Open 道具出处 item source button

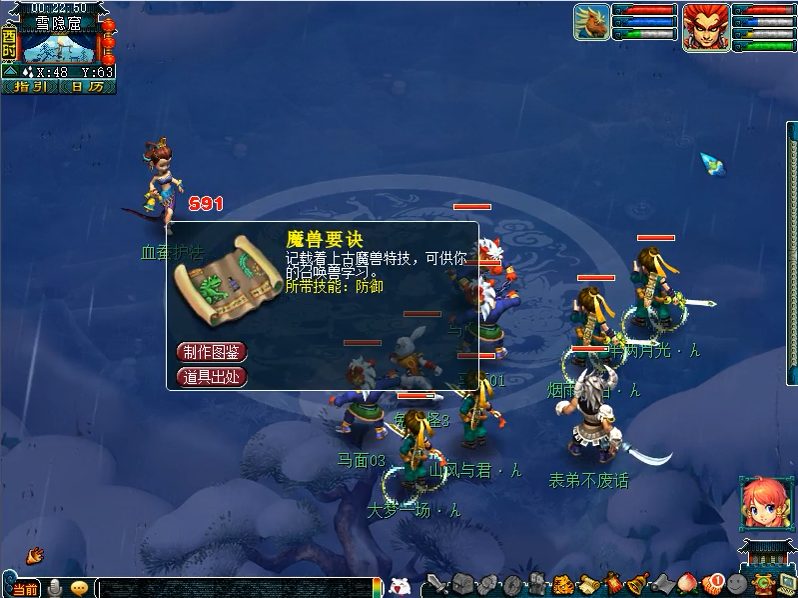[x=211, y=377]
